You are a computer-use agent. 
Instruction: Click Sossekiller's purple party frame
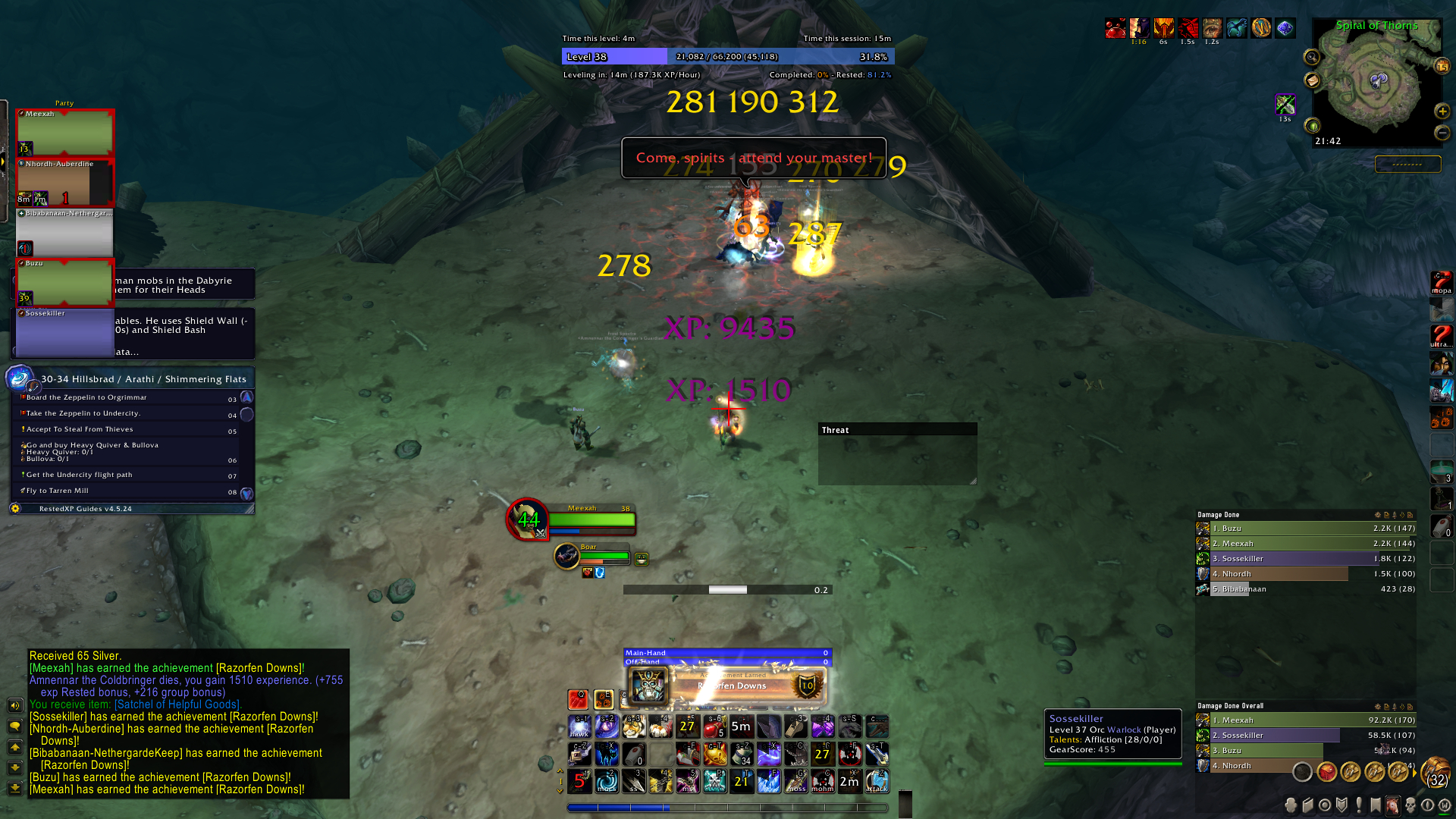[x=65, y=334]
